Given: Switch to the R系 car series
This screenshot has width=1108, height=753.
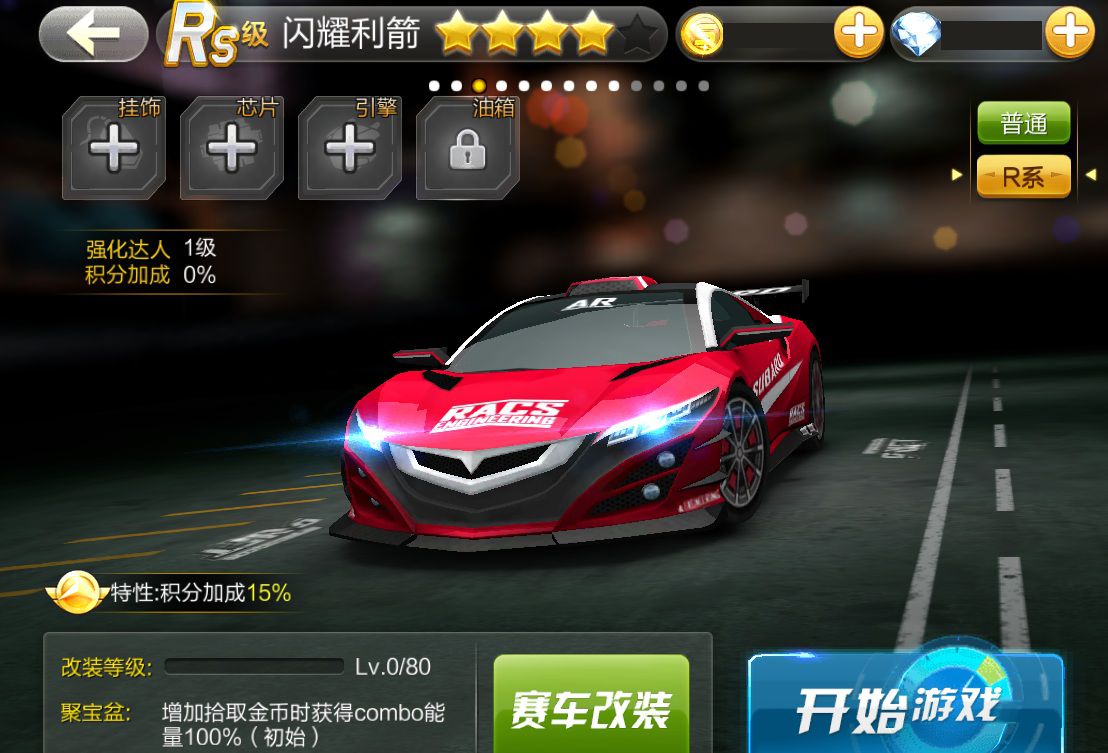Looking at the screenshot, I should click(x=1023, y=177).
